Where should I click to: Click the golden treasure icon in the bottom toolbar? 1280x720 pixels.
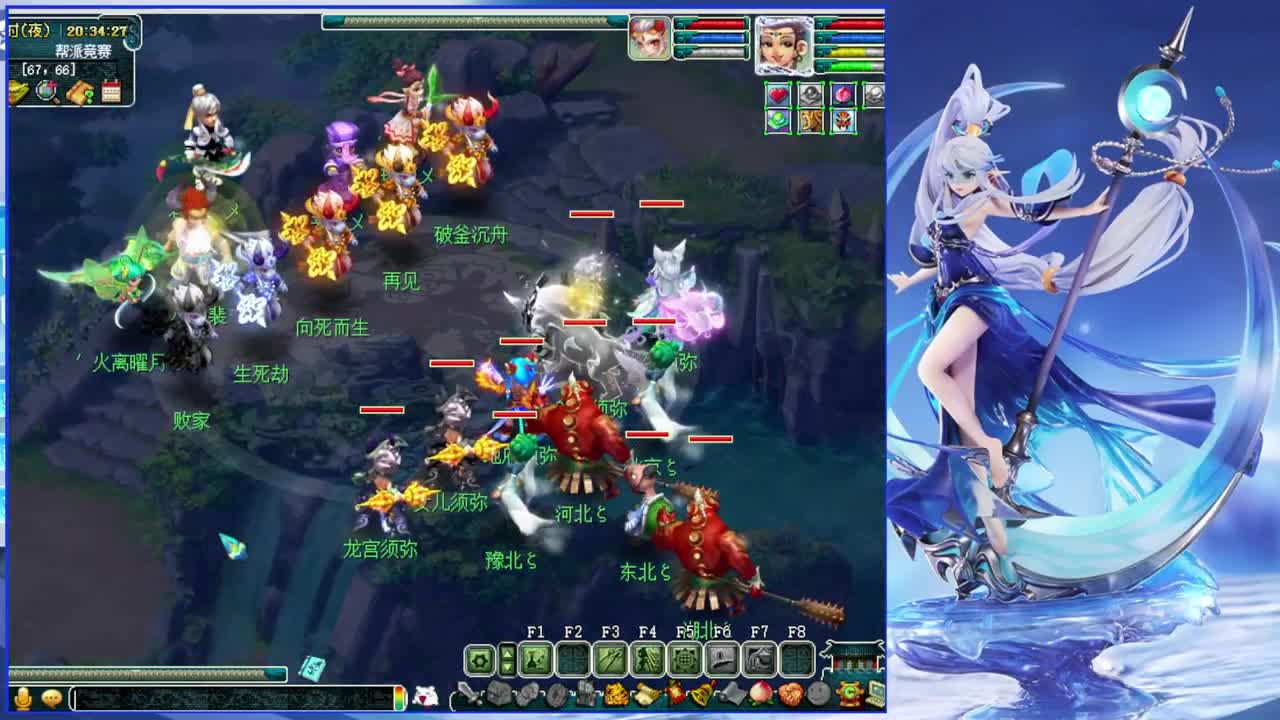[615, 694]
